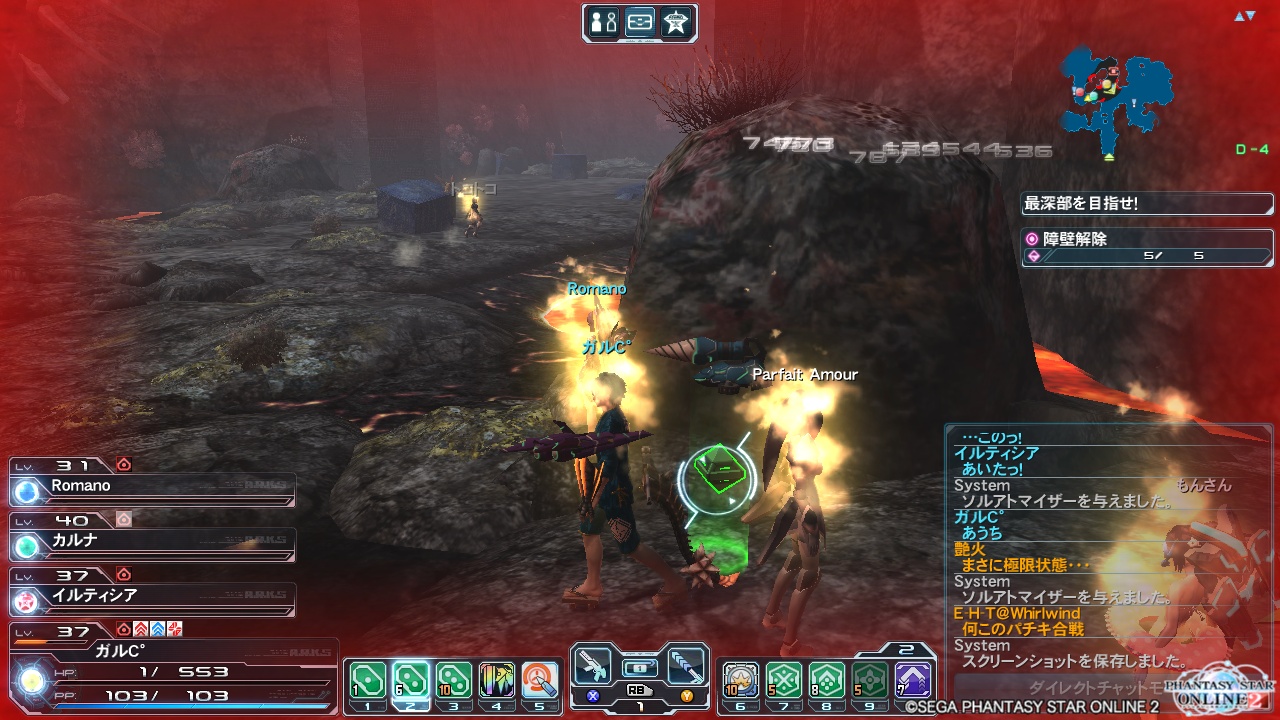The image size is (1280, 720).
Task: Activate the rainbow-colored item in slot 4
Action: point(497,680)
